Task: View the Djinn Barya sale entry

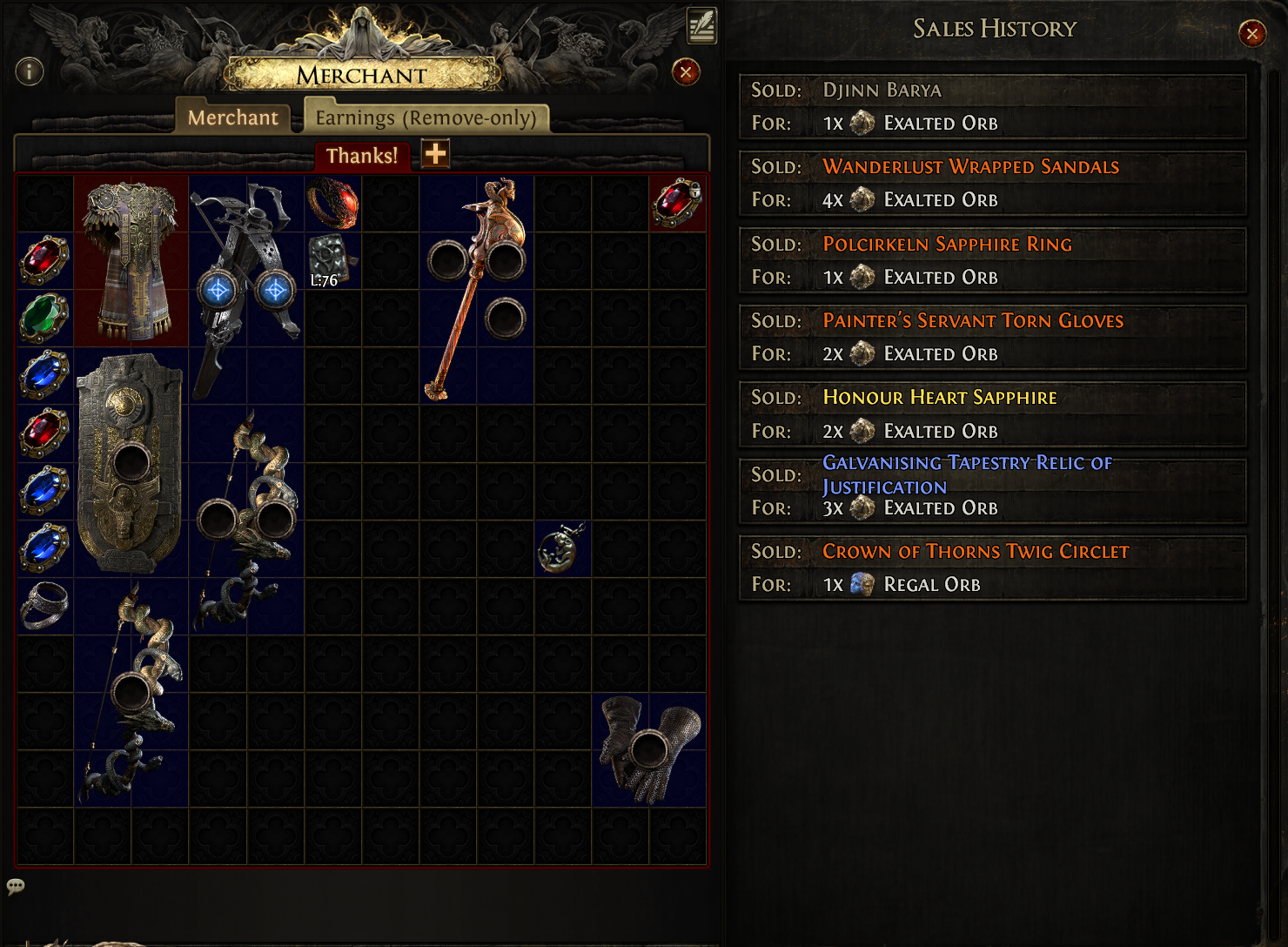Action: 992,106
